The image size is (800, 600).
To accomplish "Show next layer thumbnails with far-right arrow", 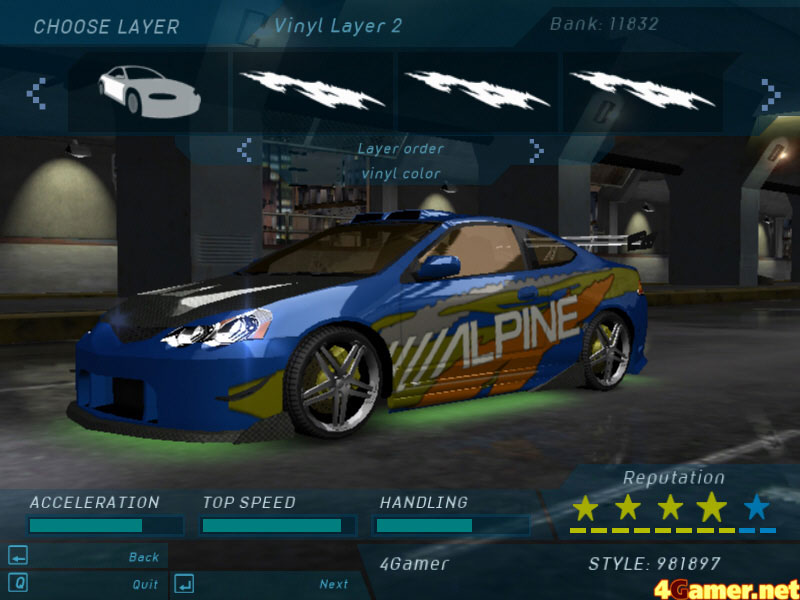I will tap(770, 95).
